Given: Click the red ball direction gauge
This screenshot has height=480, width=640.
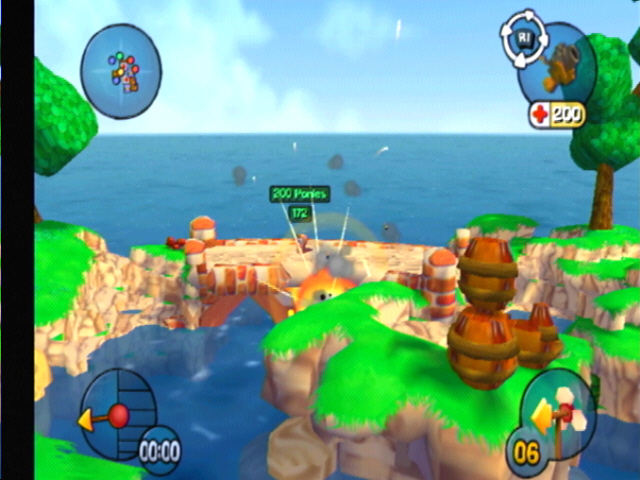Looking at the screenshot, I should tap(118, 415).
